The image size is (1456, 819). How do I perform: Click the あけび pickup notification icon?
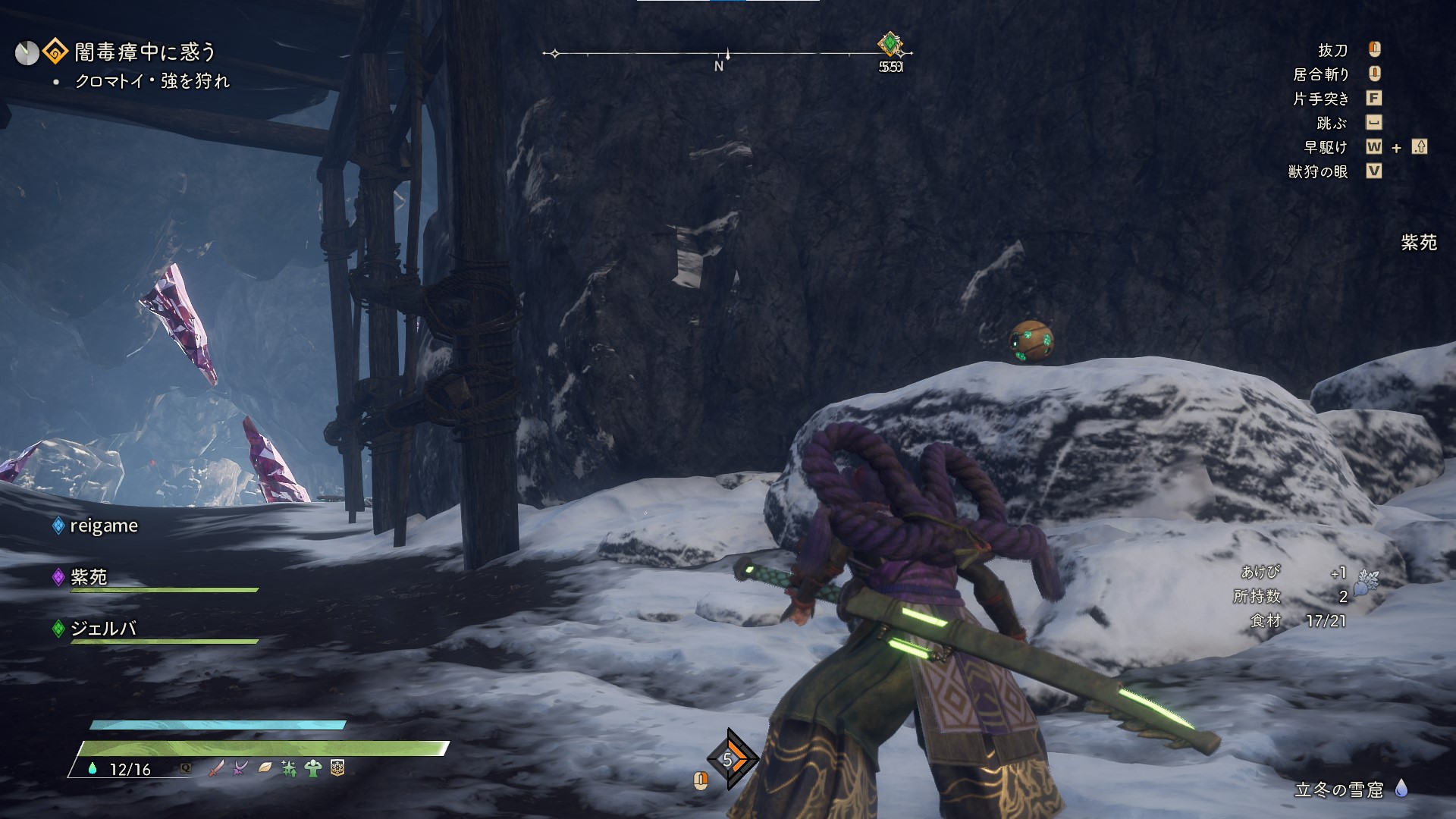coord(1366,582)
